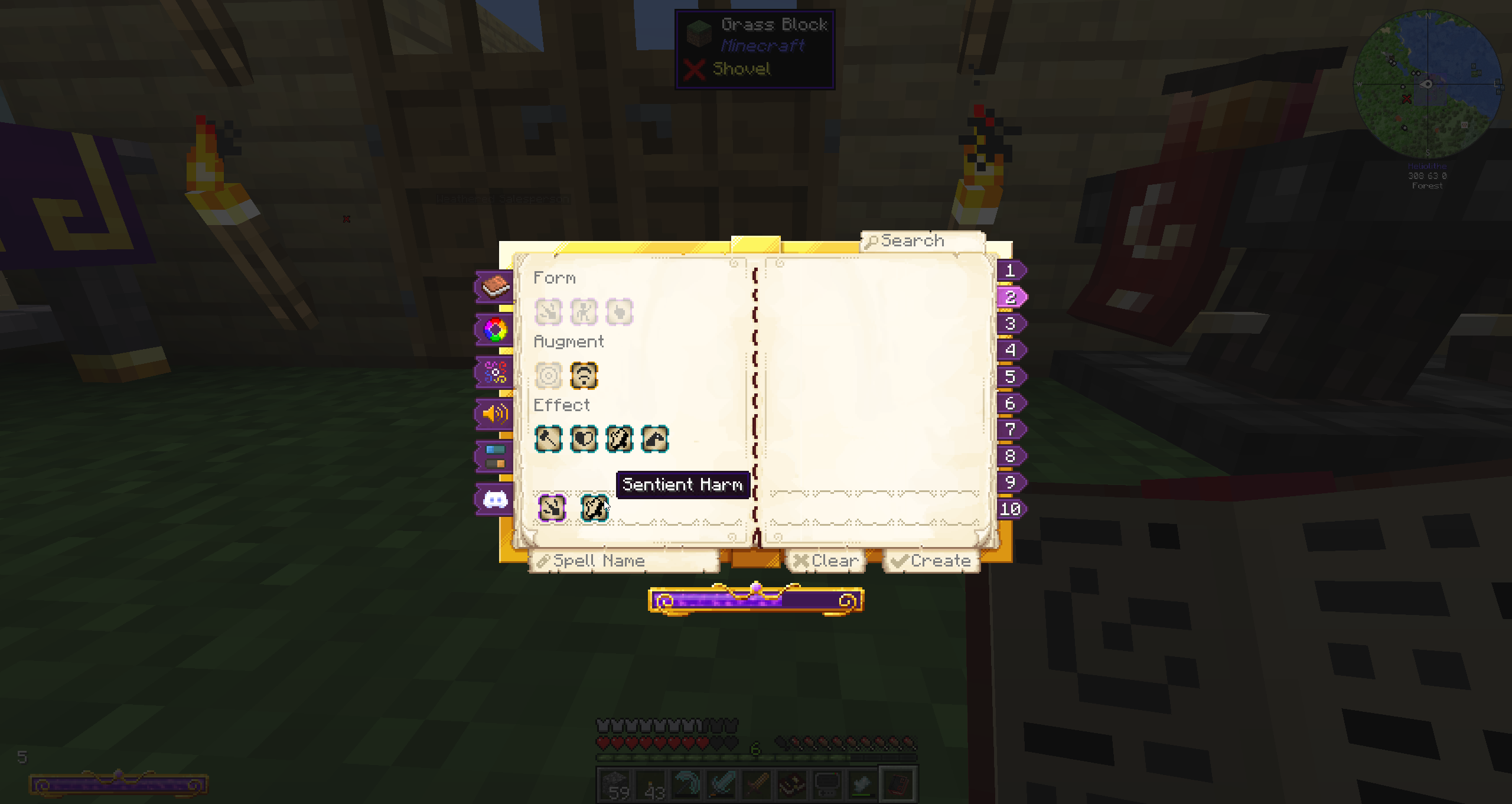Screen dimensions: 1512x804
Task: Click the hand-shaped Touch form glyph
Action: point(620,312)
